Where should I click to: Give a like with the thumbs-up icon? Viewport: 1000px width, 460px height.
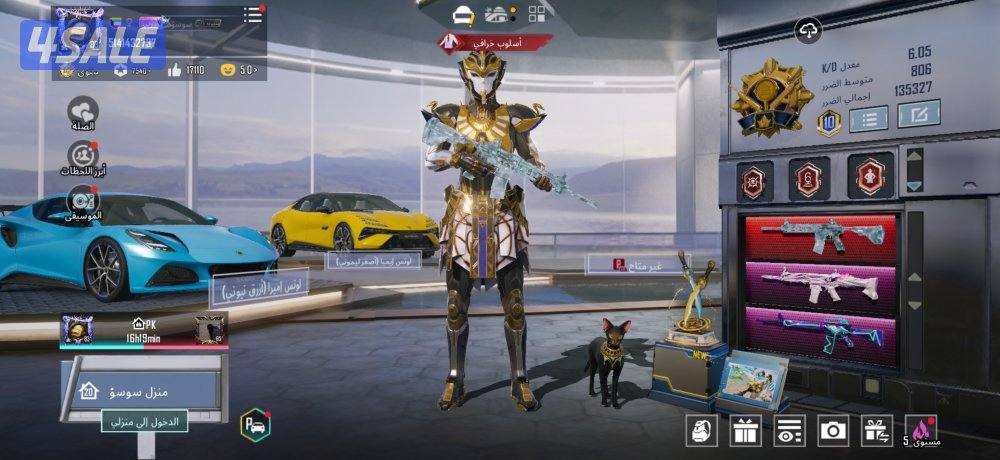[175, 70]
